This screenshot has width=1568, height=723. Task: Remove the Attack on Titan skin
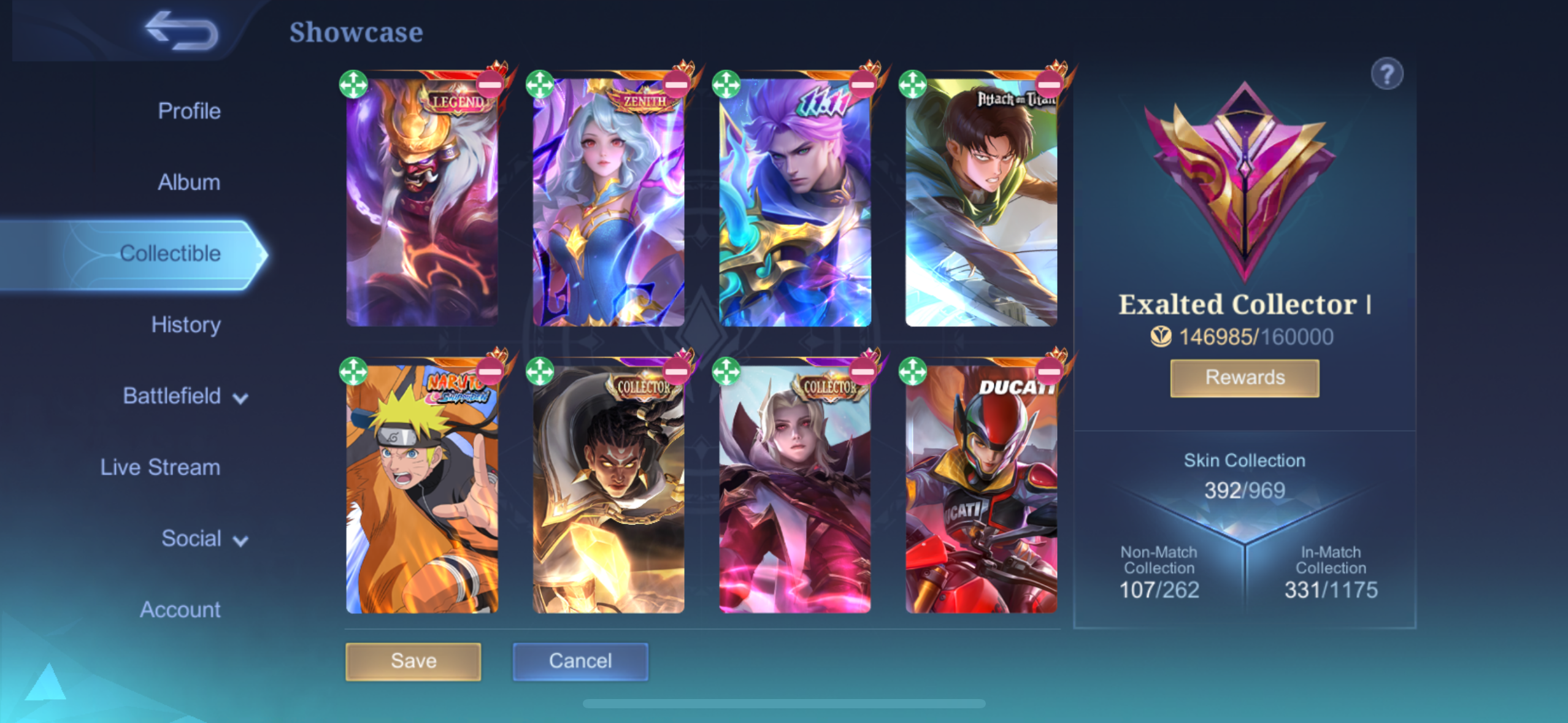tap(1048, 84)
